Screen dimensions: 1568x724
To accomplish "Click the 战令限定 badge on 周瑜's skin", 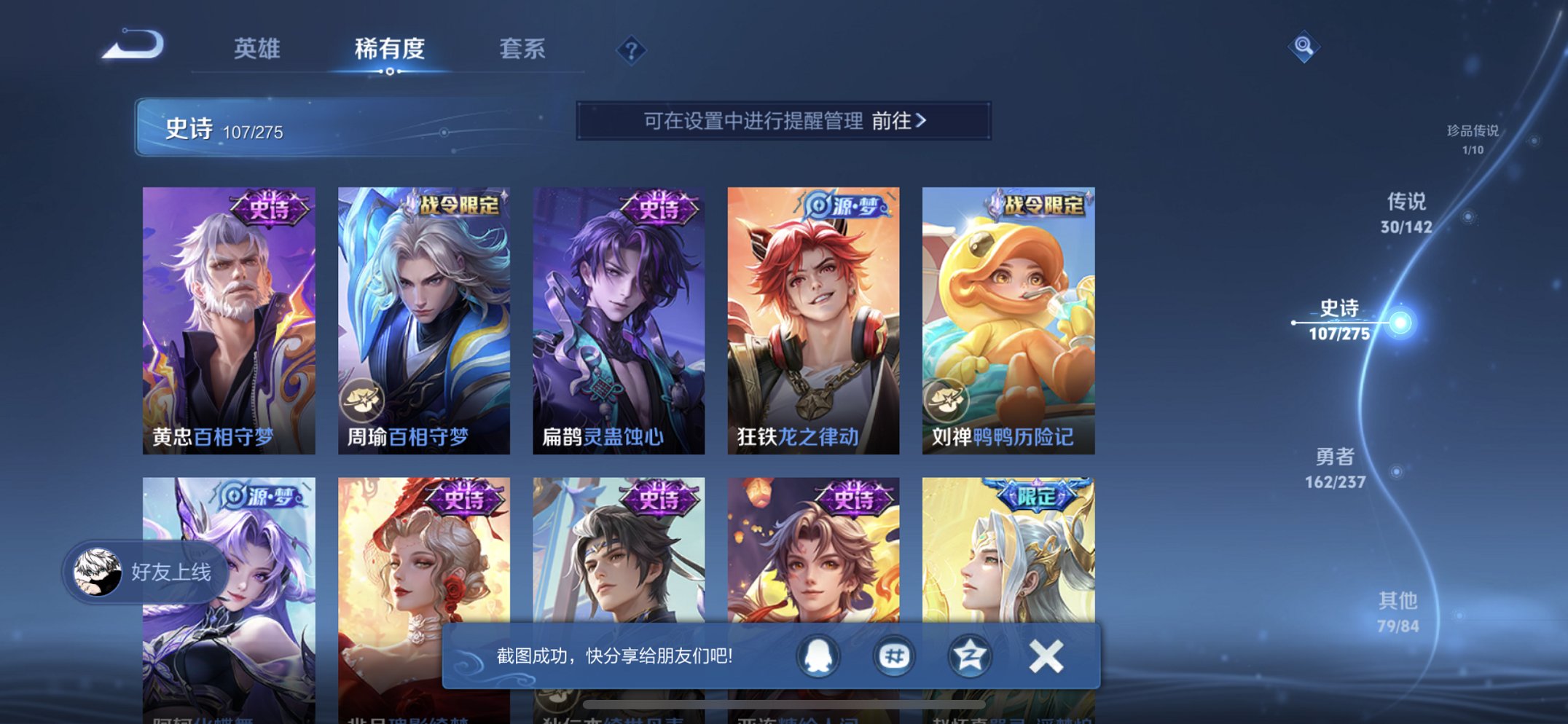I will click(460, 206).
